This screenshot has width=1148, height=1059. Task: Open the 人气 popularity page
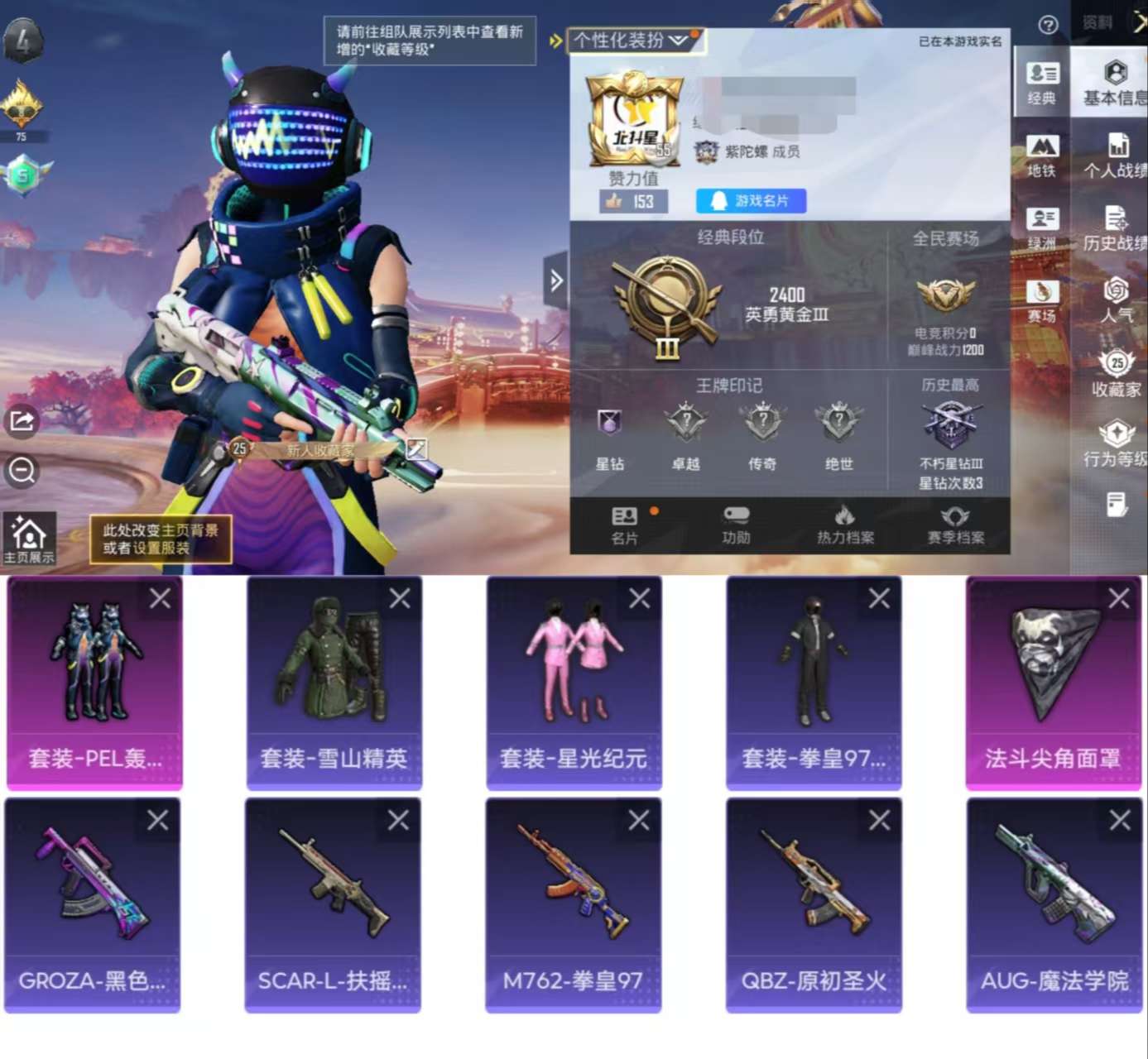tap(1117, 298)
